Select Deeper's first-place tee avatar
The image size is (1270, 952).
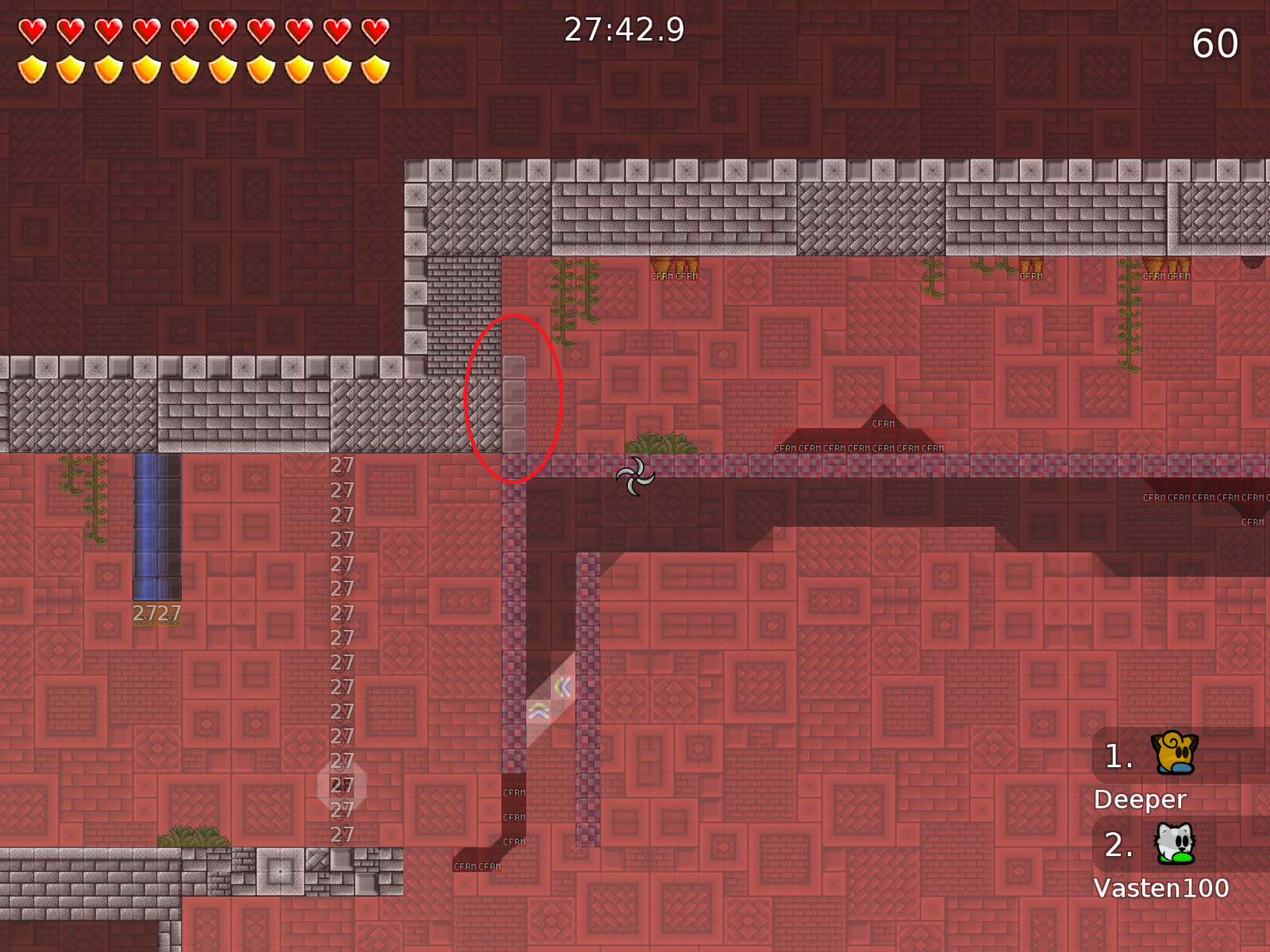click(1176, 753)
